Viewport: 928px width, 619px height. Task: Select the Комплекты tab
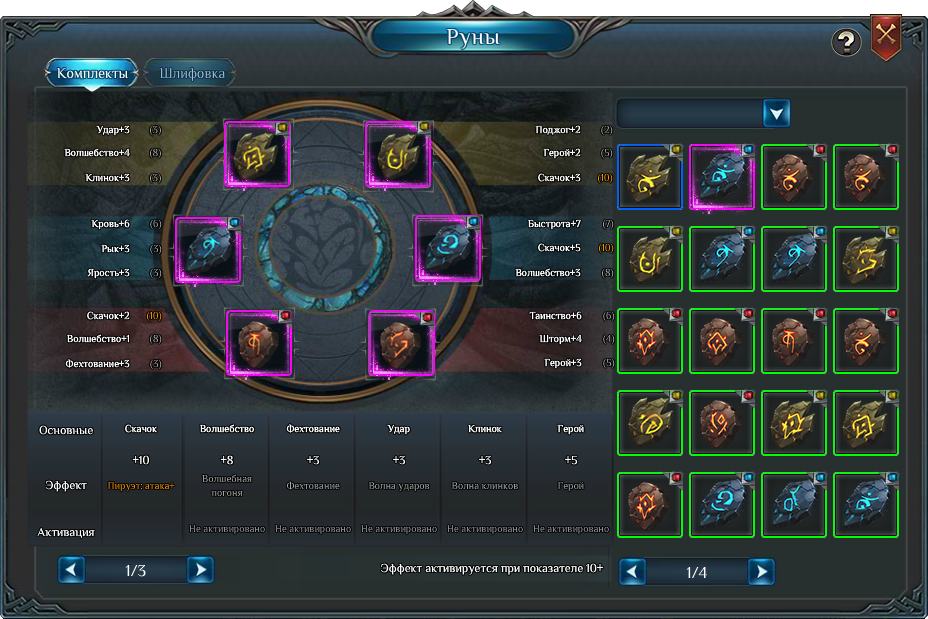pos(92,73)
